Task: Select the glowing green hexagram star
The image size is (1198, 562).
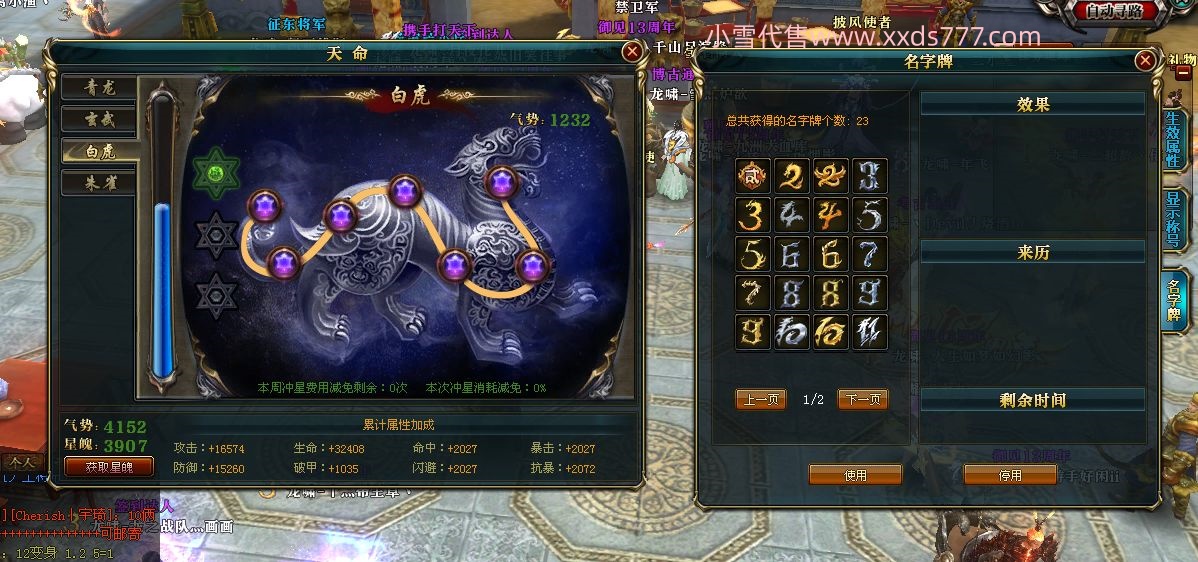Action: [x=217, y=174]
